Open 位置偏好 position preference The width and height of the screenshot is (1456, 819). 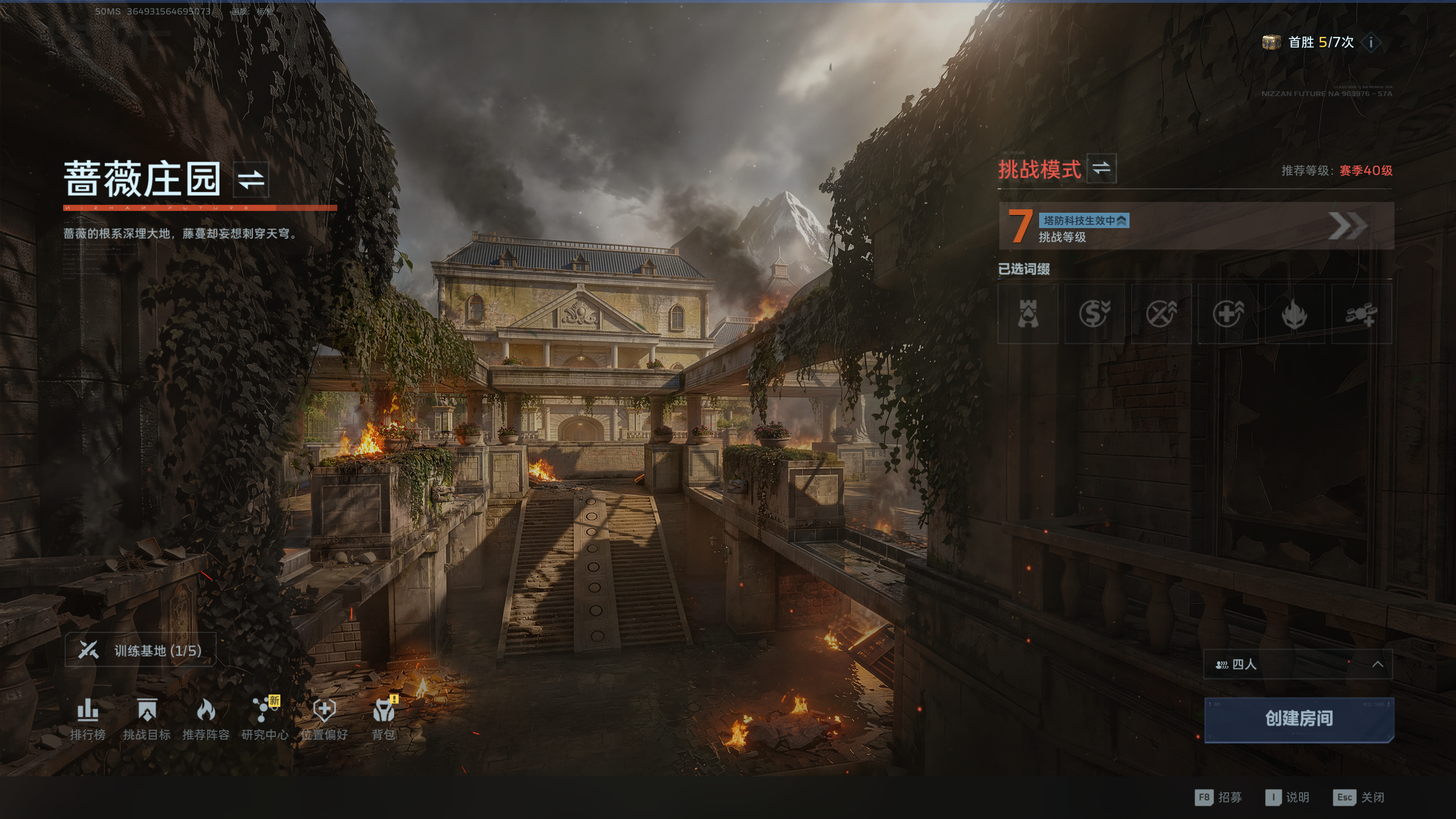tap(324, 719)
